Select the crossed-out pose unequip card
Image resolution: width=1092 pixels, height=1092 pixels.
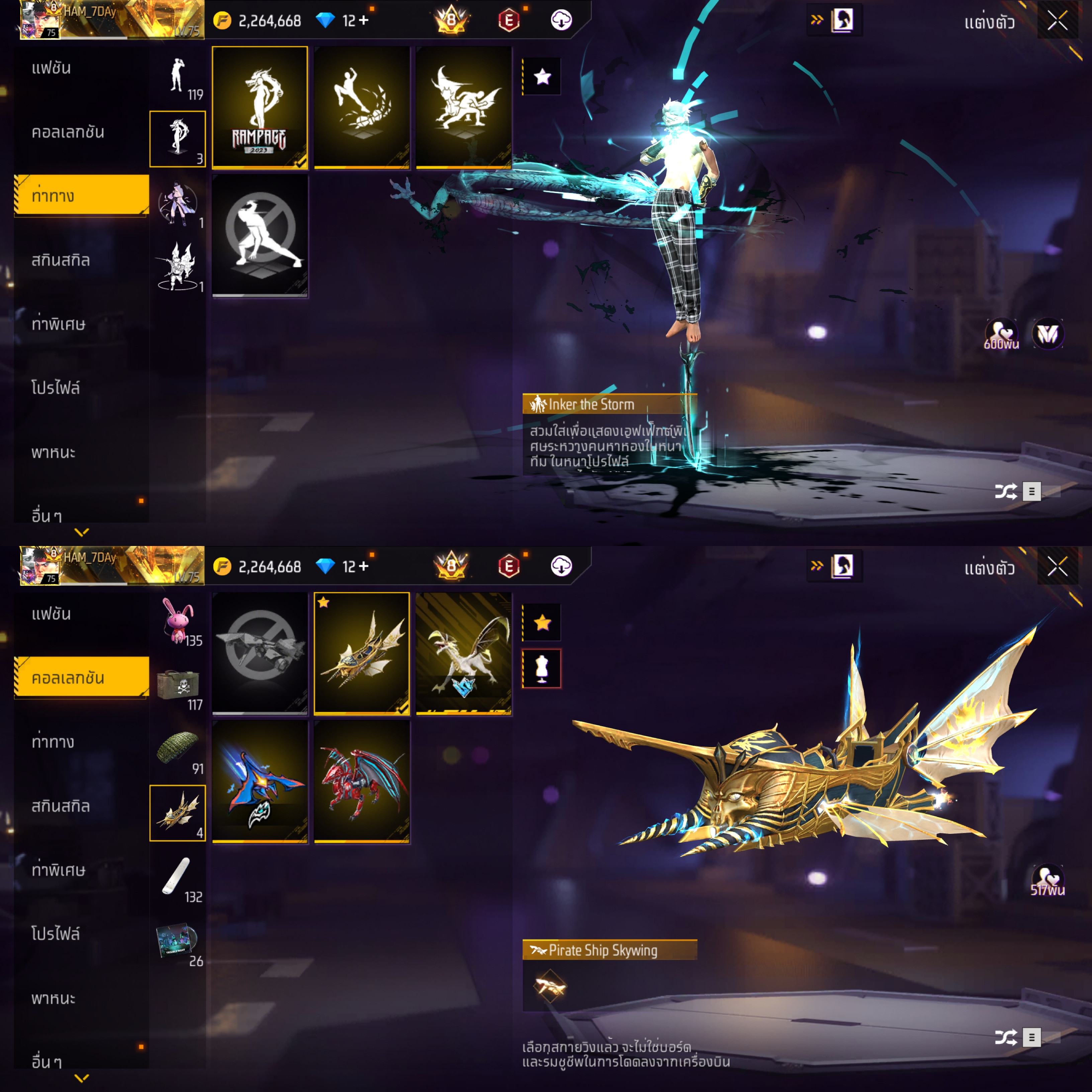259,235
